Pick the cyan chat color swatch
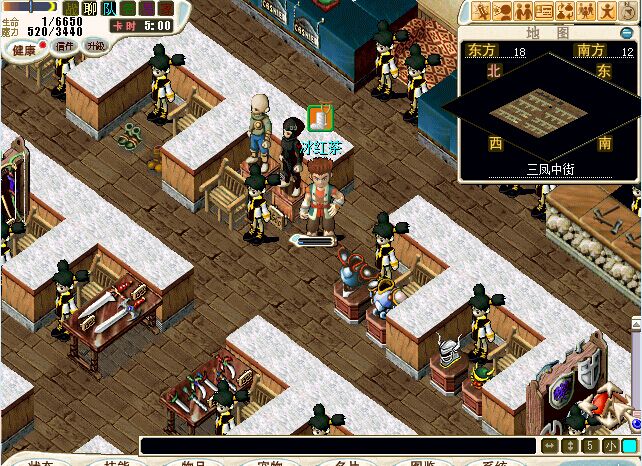The height and width of the screenshot is (466, 642). (x=629, y=446)
